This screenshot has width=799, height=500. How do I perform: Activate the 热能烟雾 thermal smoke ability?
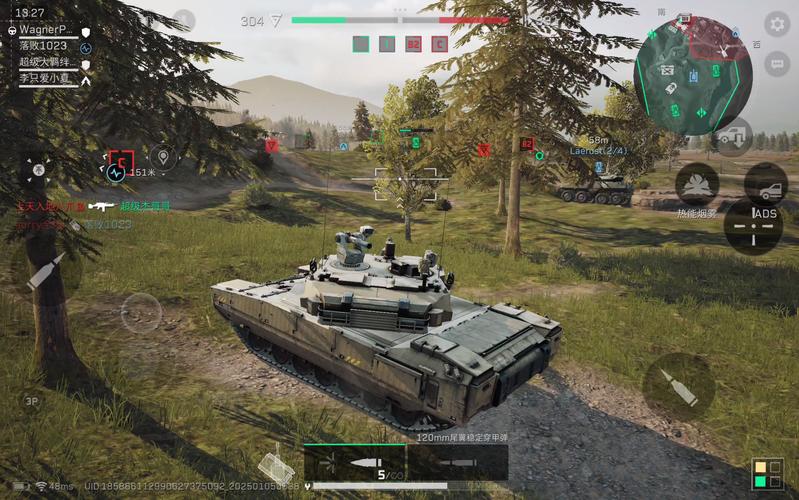coord(697,184)
